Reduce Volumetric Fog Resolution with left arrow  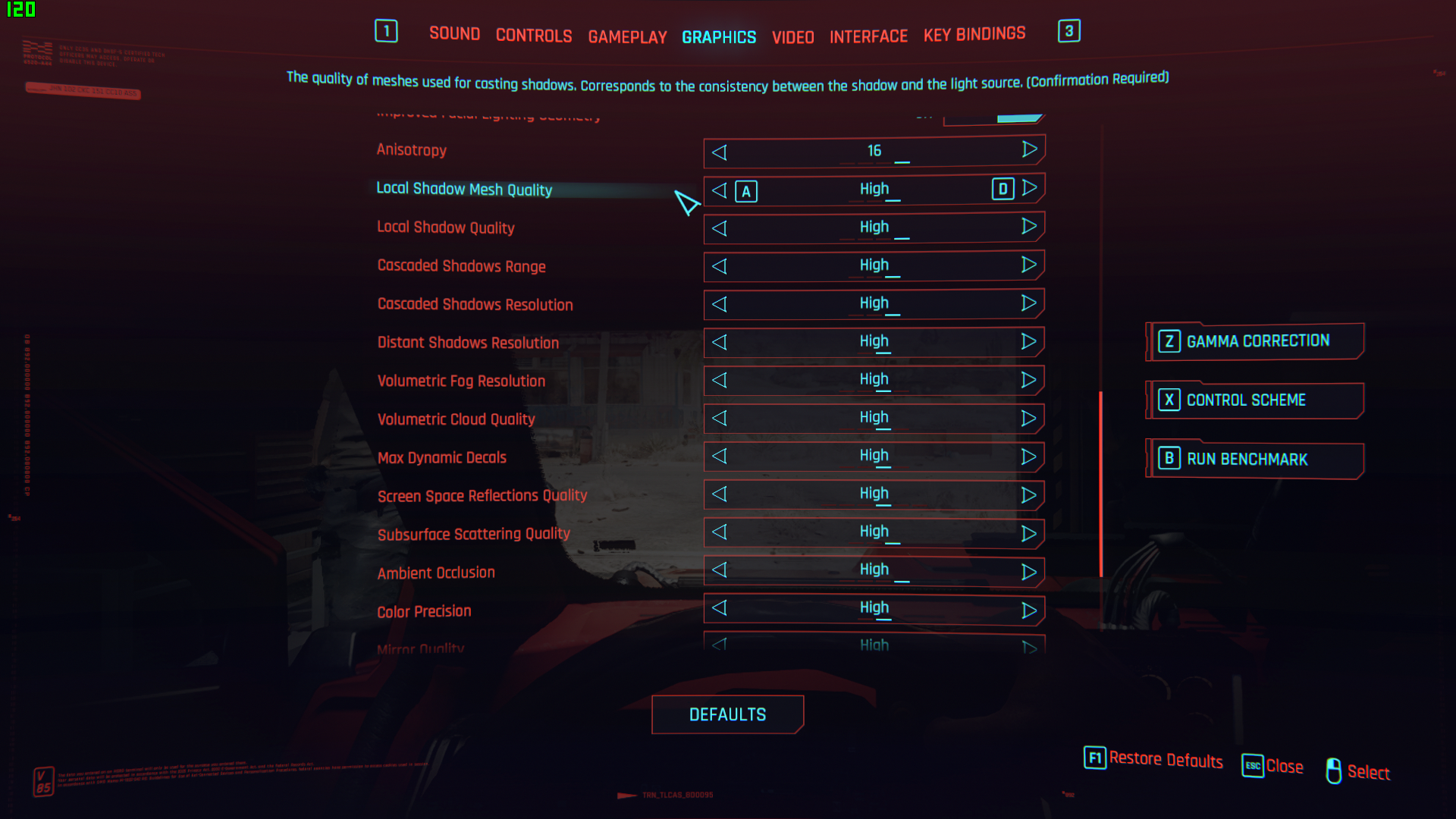coord(720,380)
